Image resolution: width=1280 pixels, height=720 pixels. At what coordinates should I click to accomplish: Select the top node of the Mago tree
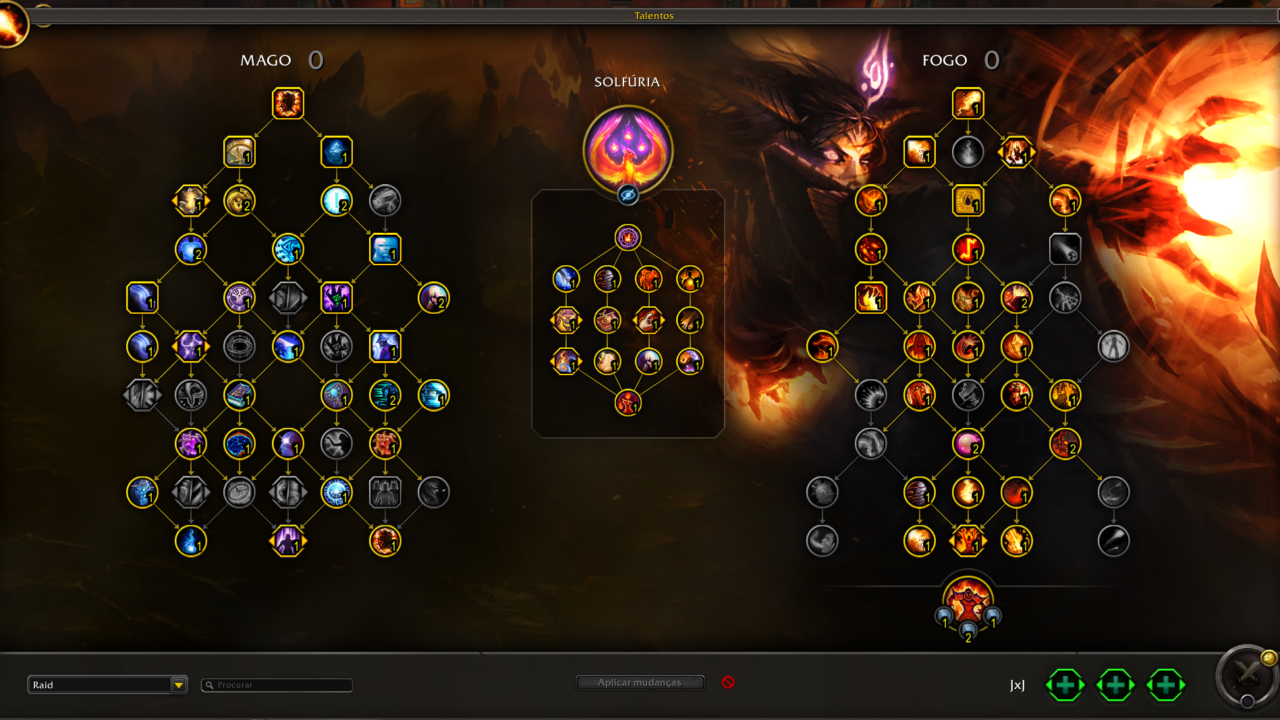[x=288, y=103]
